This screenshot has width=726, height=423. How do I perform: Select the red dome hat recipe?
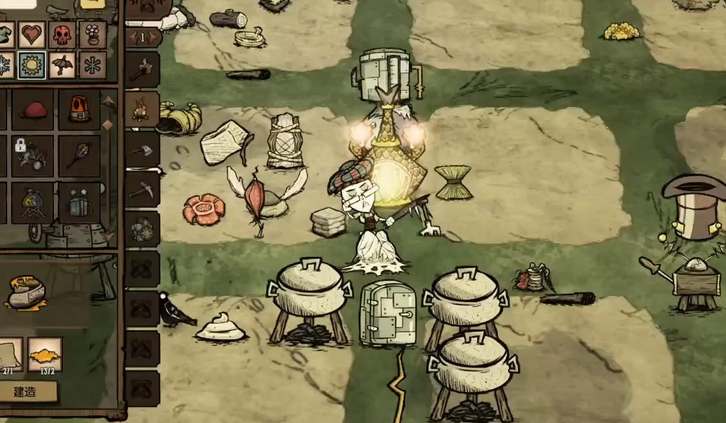point(33,109)
